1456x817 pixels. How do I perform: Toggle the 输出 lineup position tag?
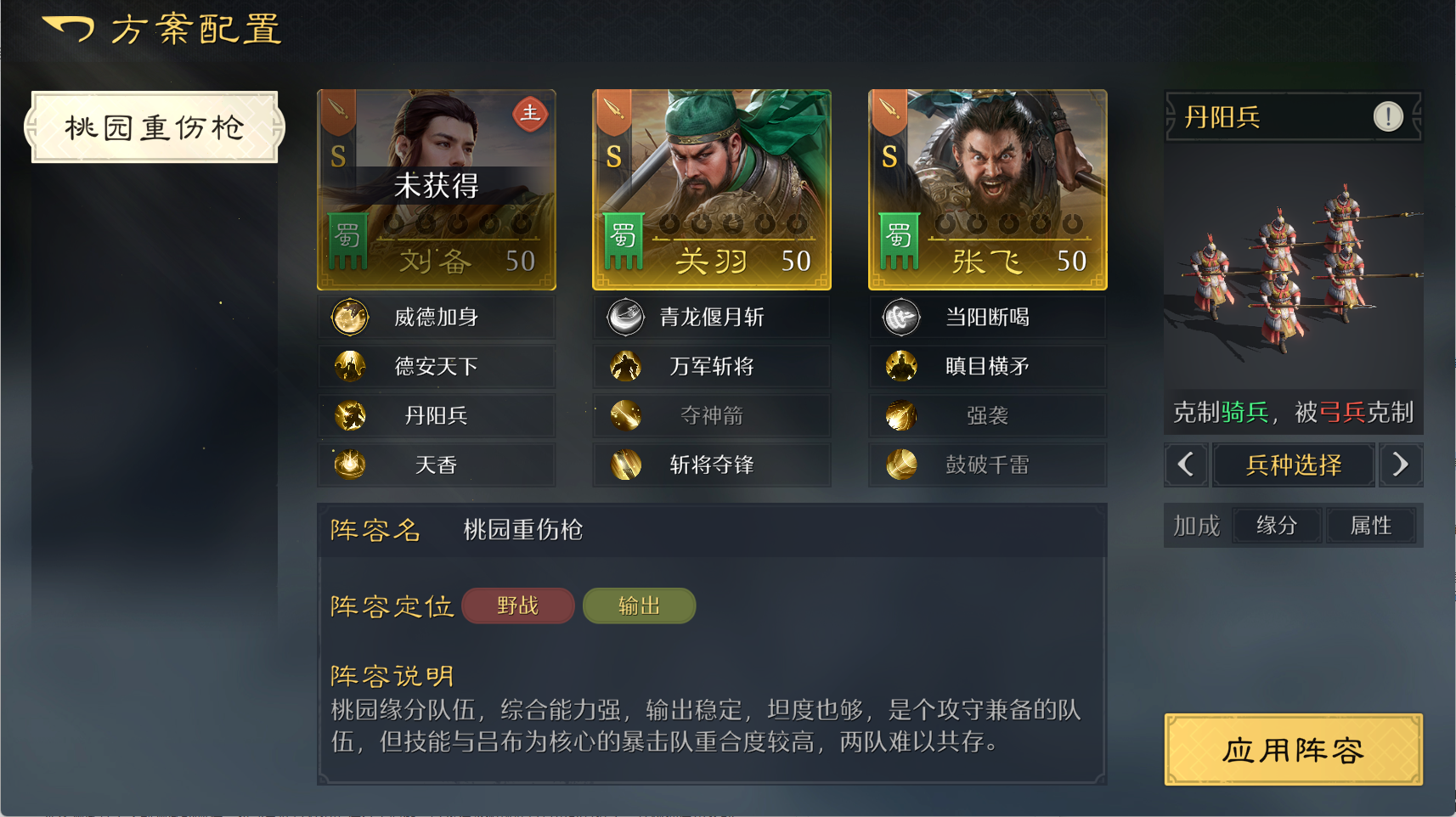(x=639, y=606)
